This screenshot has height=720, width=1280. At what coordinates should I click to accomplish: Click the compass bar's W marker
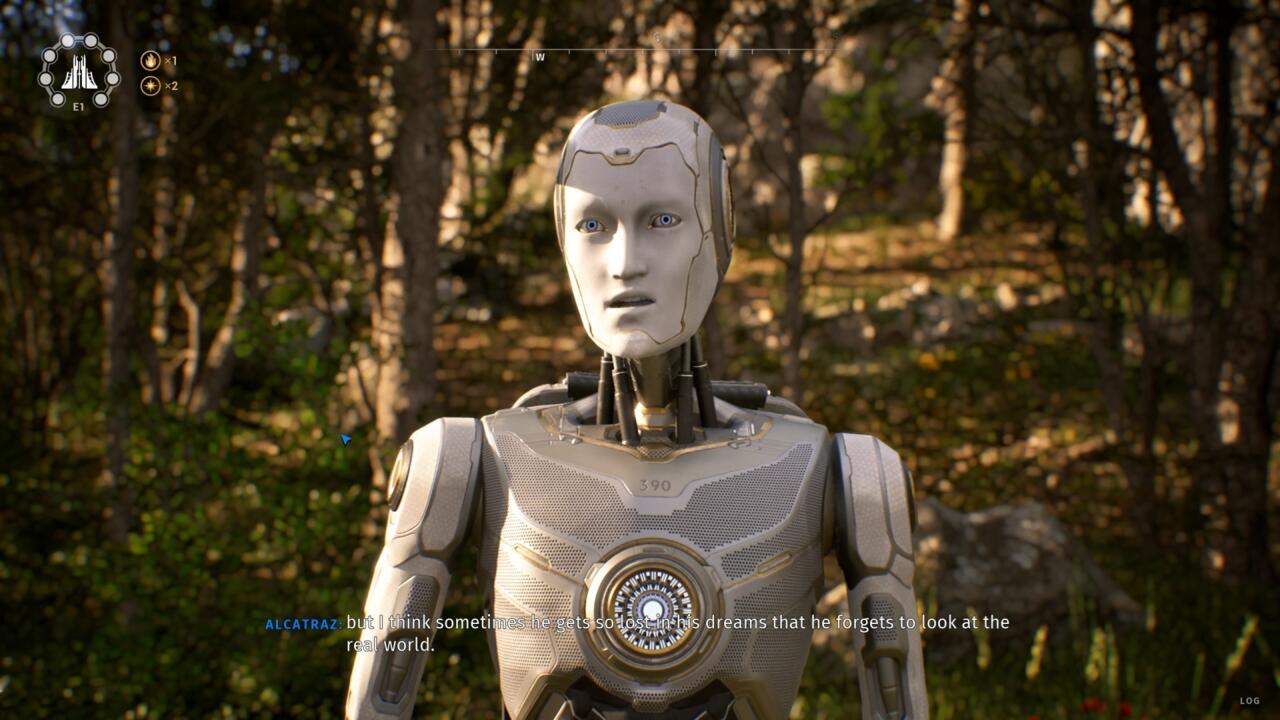click(x=540, y=57)
